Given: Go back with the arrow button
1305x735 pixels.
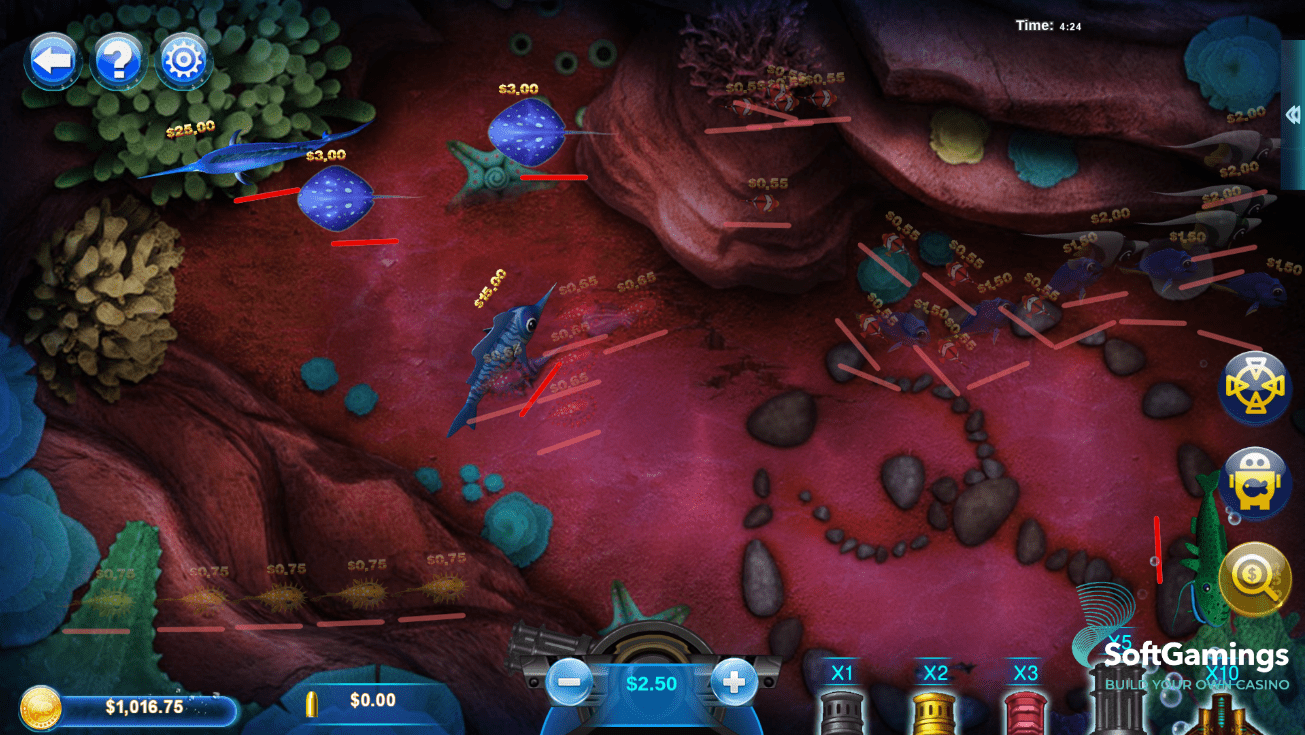Looking at the screenshot, I should [53, 61].
